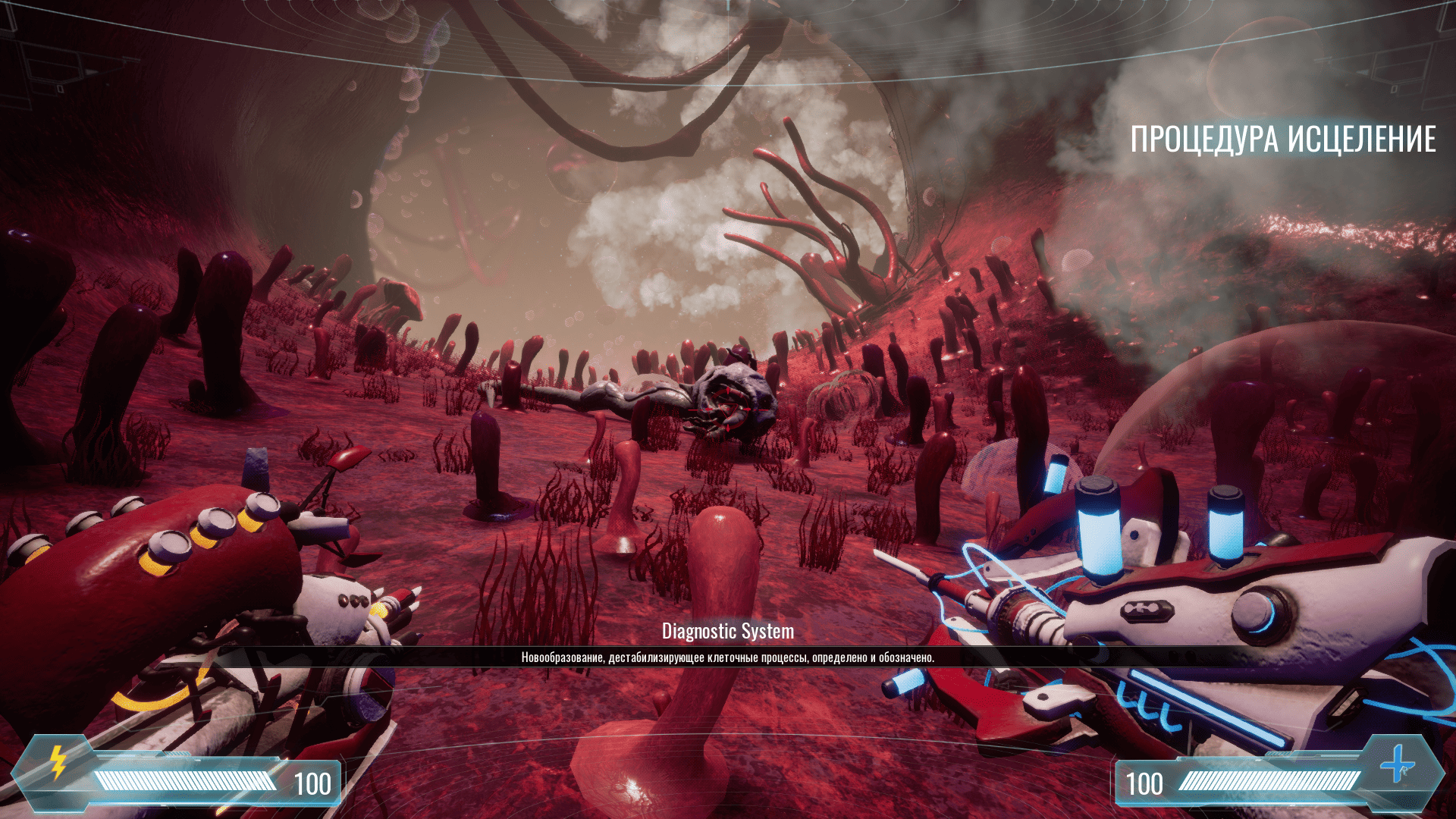Click the ПРОЦЕДУРА ИСЦЕЛЕНИЕ objective title

point(1282,140)
